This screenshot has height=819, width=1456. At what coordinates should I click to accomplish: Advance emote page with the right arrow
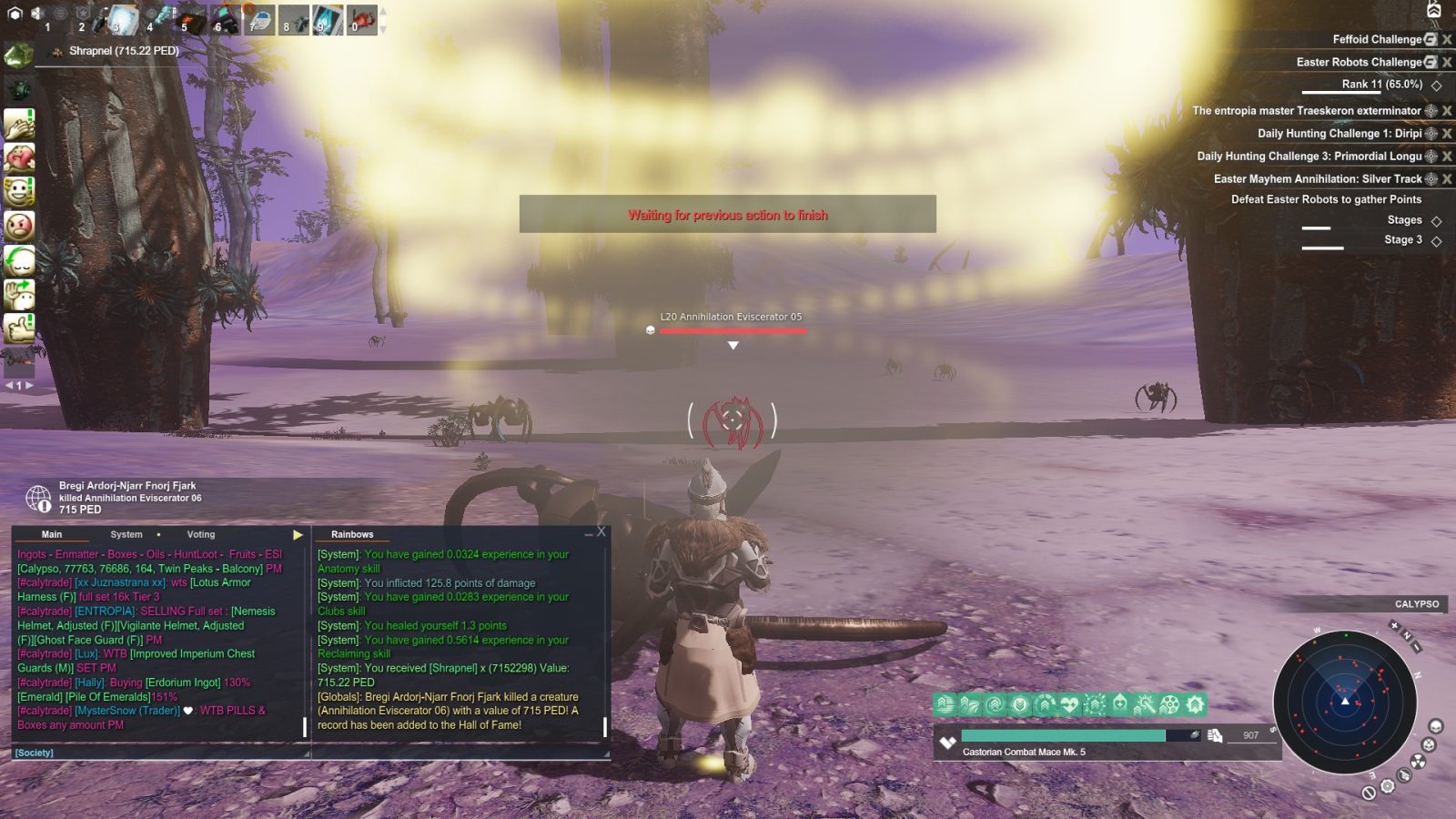point(29,386)
